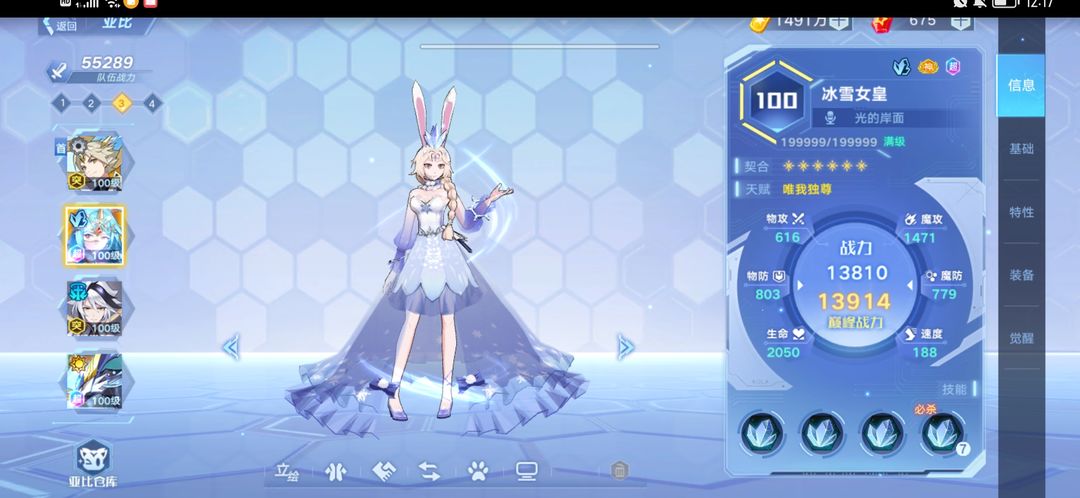Open the 必杀 ultimate skill icon
This screenshot has height=498, width=1080.
[940, 432]
